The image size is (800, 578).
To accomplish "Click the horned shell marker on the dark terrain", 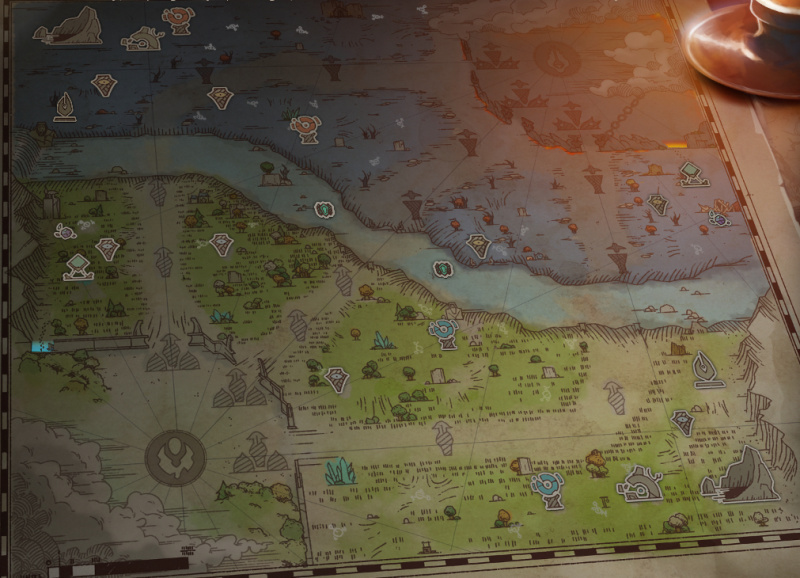I will (142, 39).
